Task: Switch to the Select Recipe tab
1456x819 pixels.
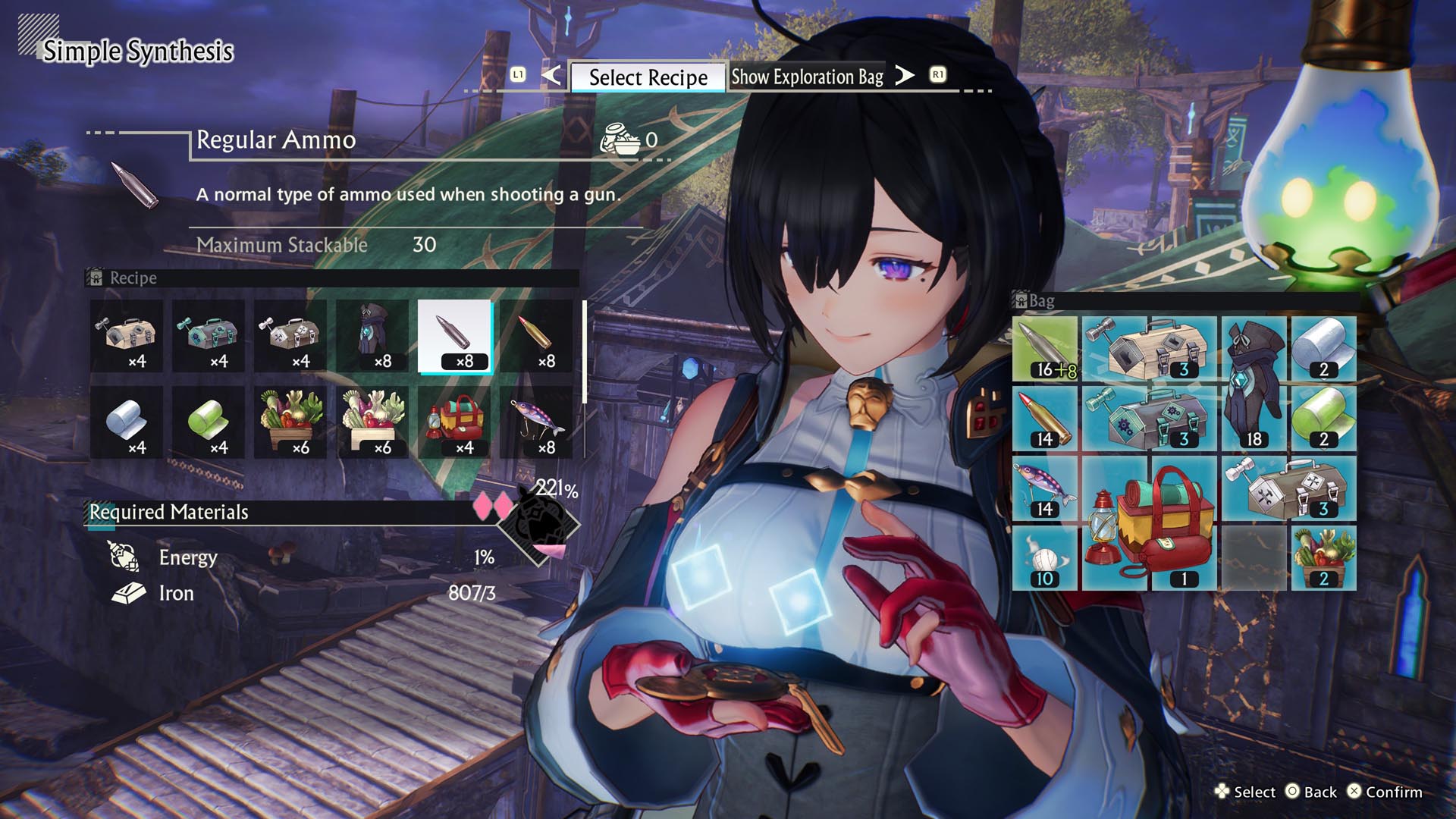Action: tap(648, 77)
